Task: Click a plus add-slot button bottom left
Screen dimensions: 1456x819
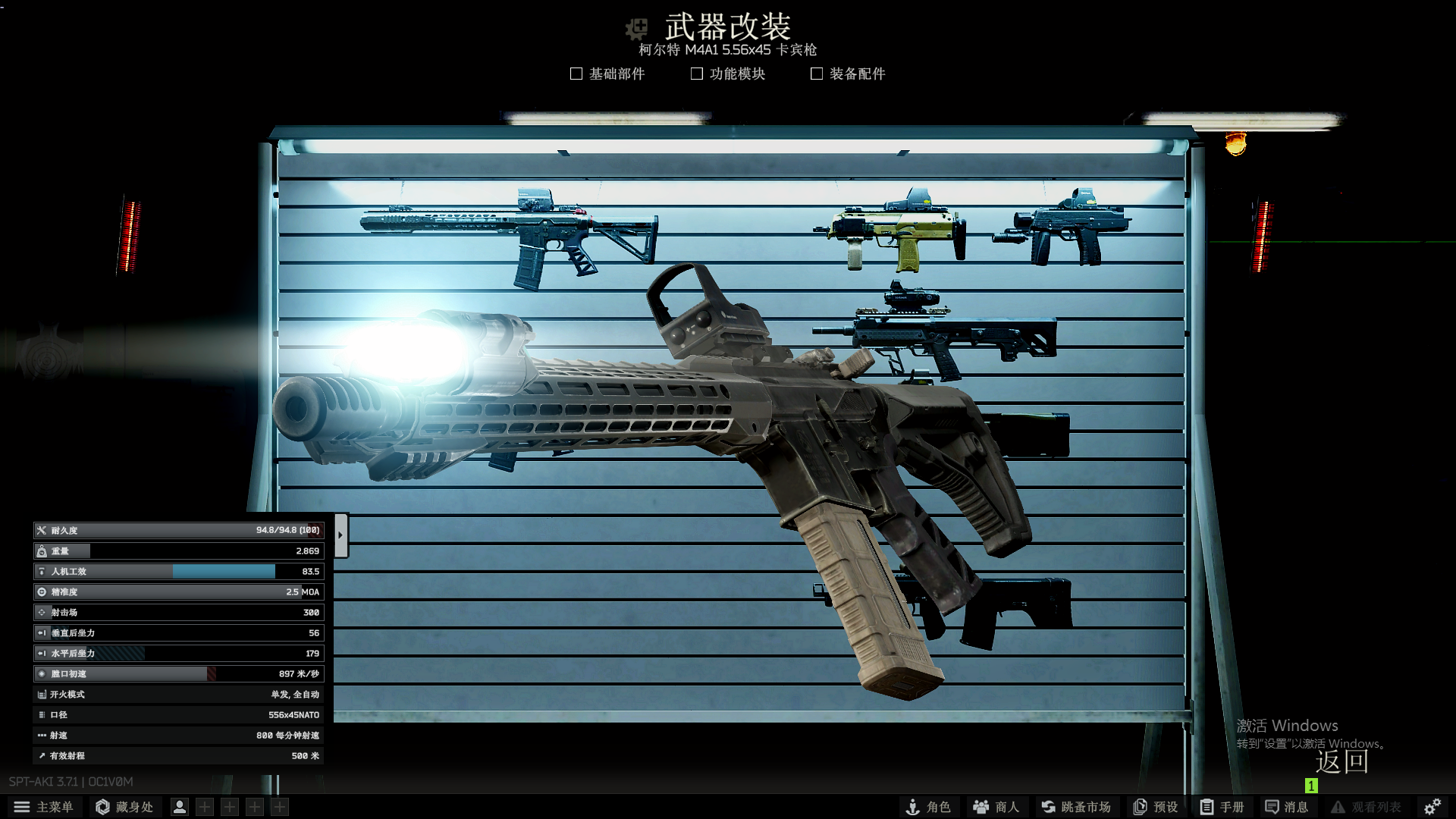Action: pos(203,806)
